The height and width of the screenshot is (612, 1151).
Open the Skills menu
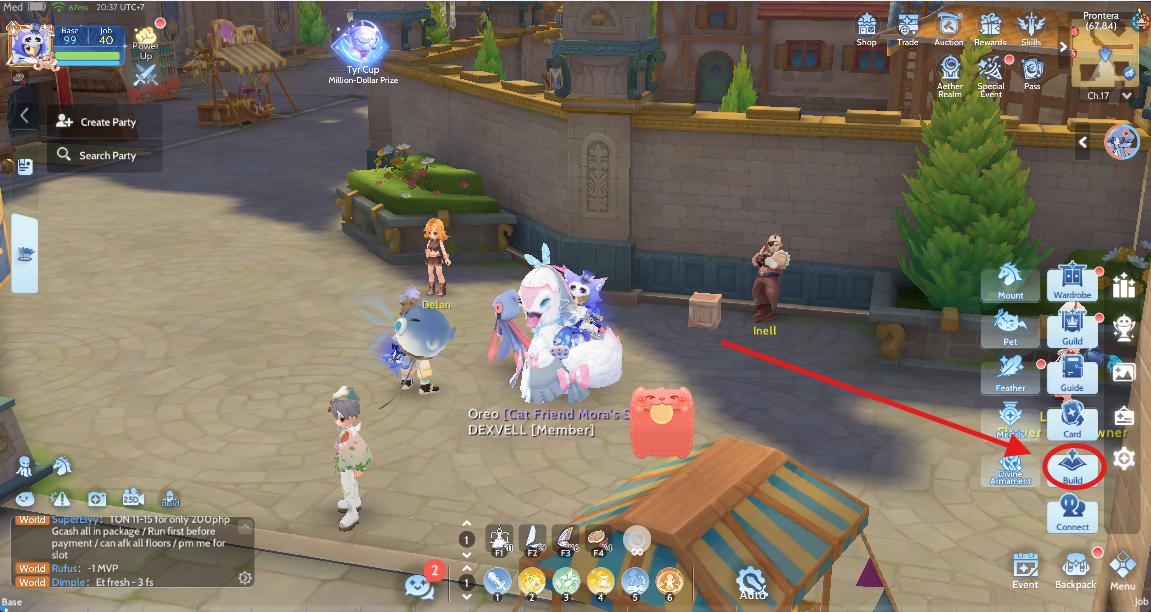1031,27
